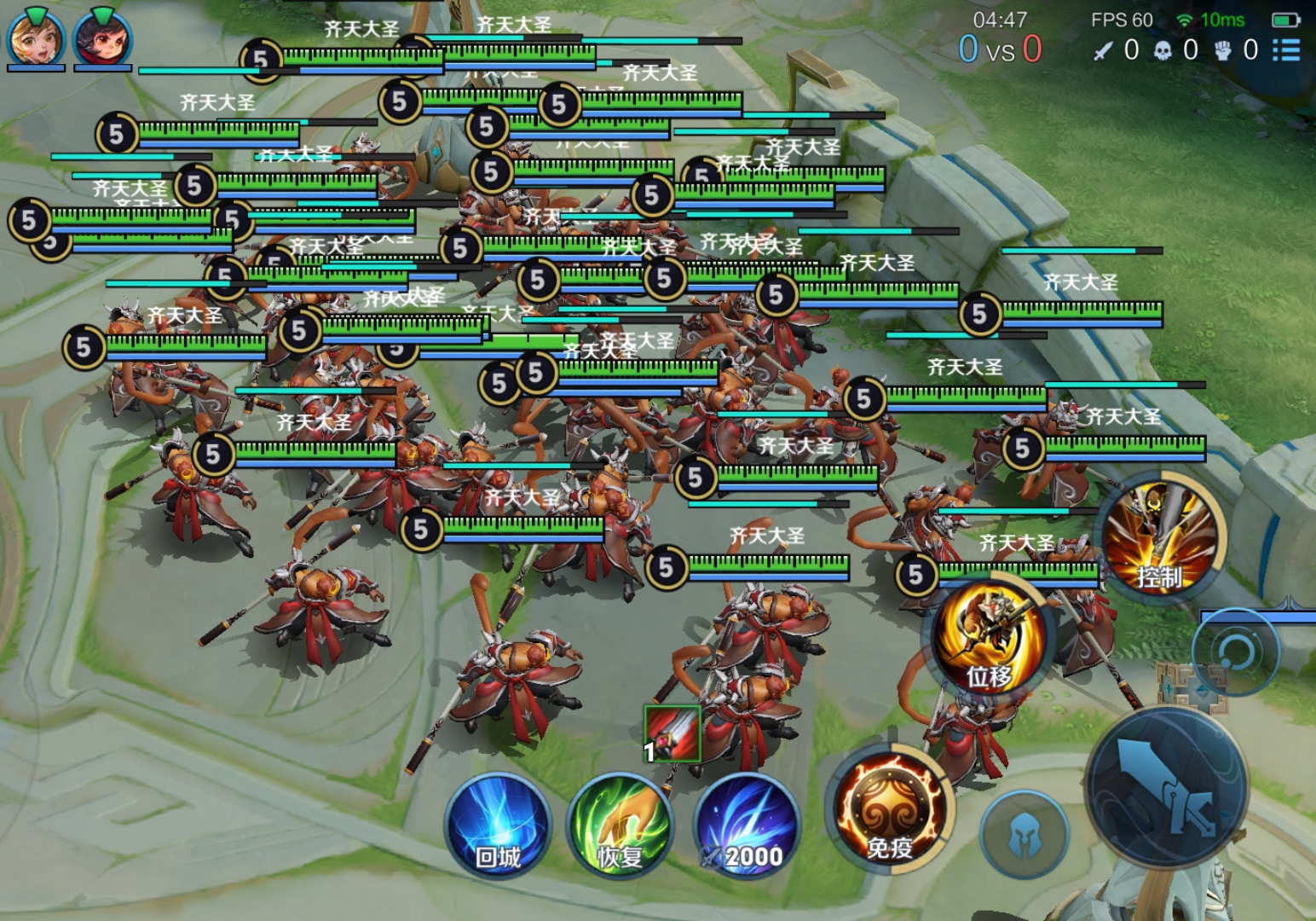Use the 恢复 heal skill
The width and height of the screenshot is (1316, 921).
point(620,825)
